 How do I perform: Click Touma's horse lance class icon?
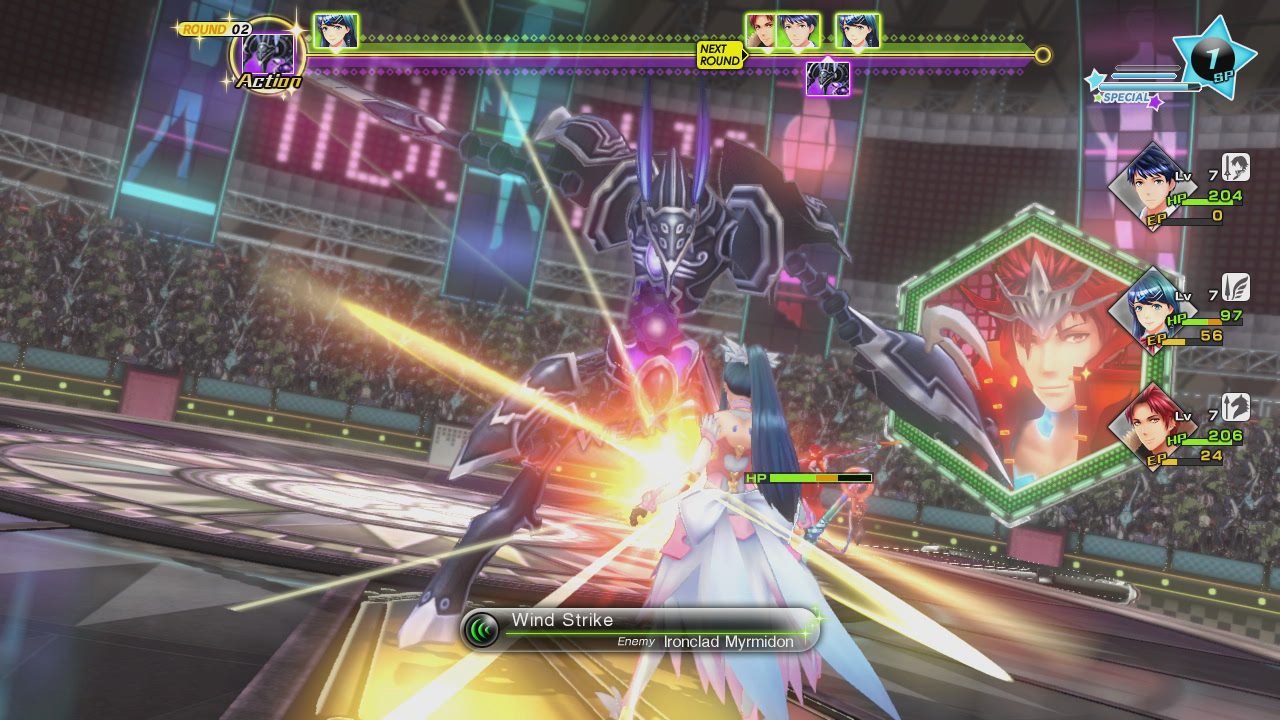[1236, 407]
